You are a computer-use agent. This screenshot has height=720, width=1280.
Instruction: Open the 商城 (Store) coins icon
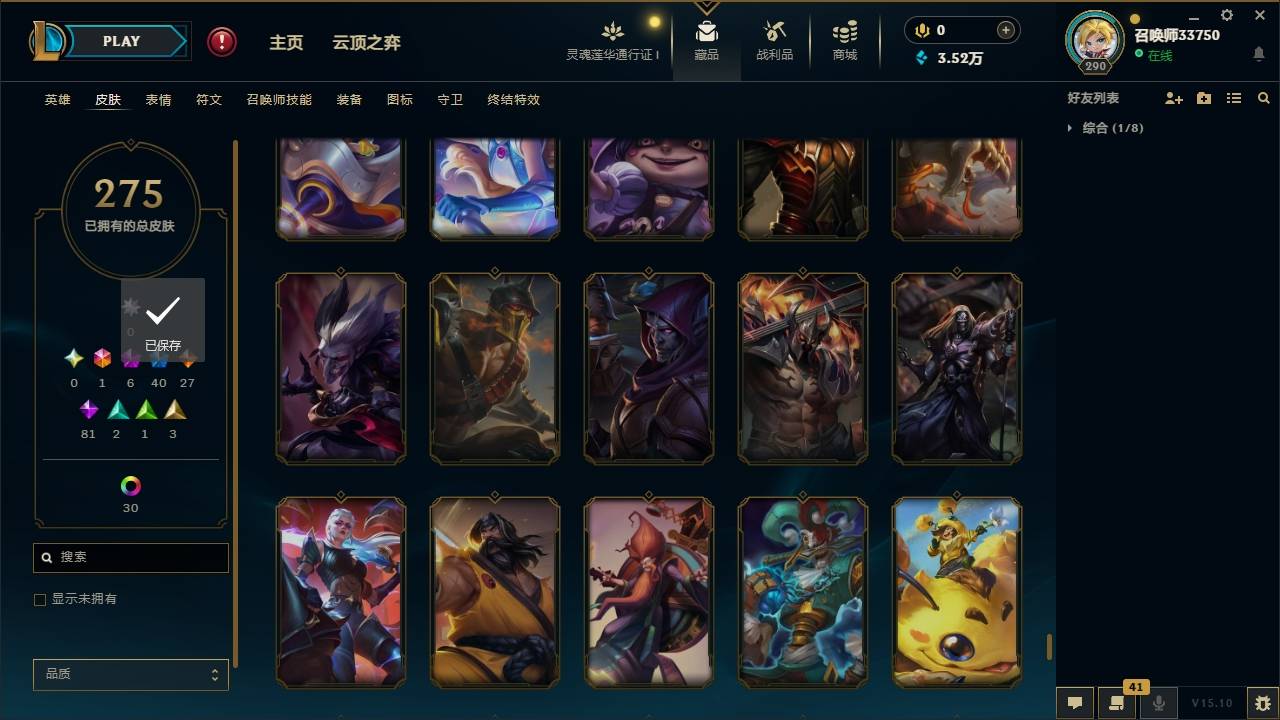(x=843, y=30)
